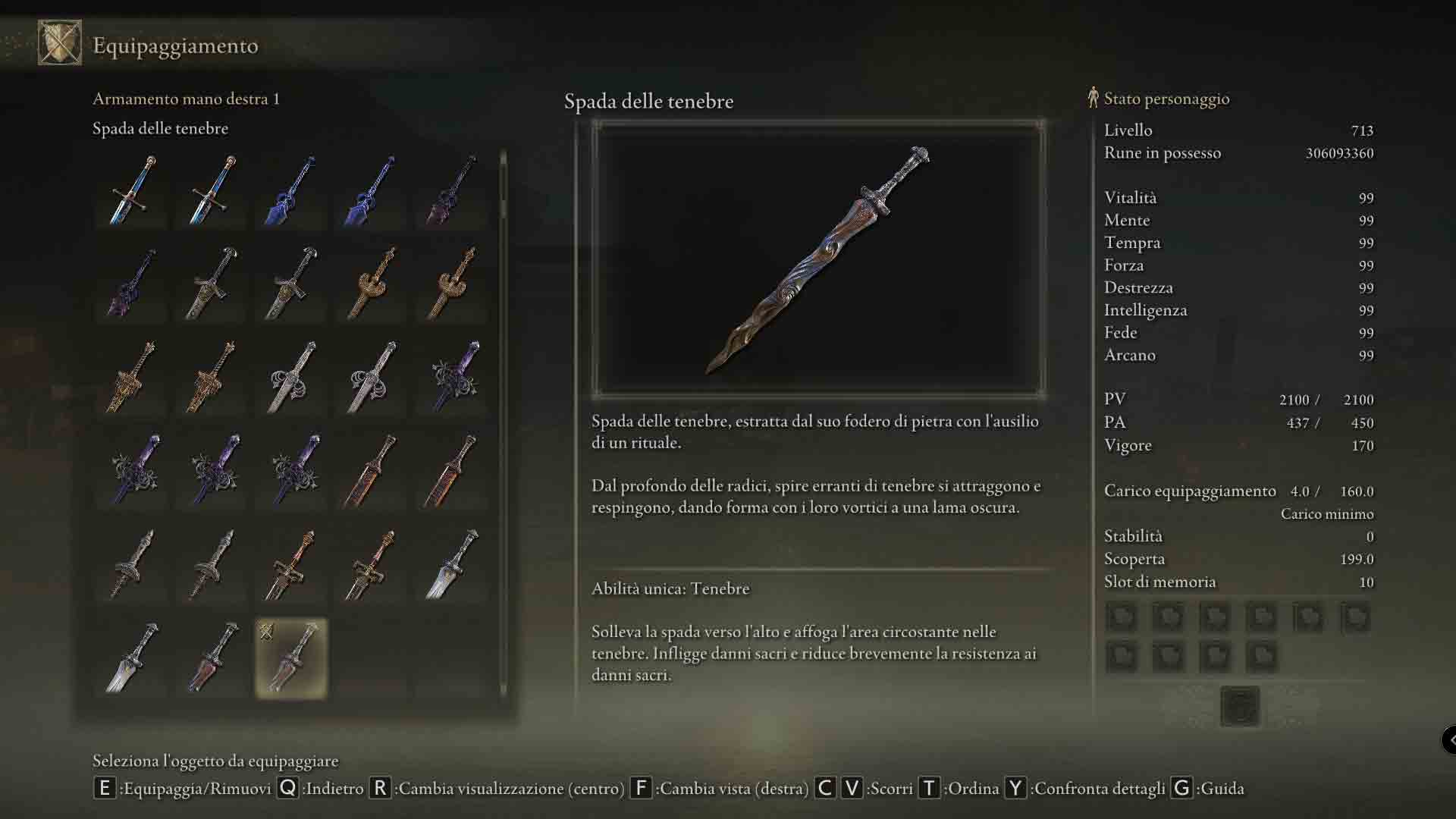
Task: Click the large Spada delle tenebre preview image
Action: click(x=818, y=259)
